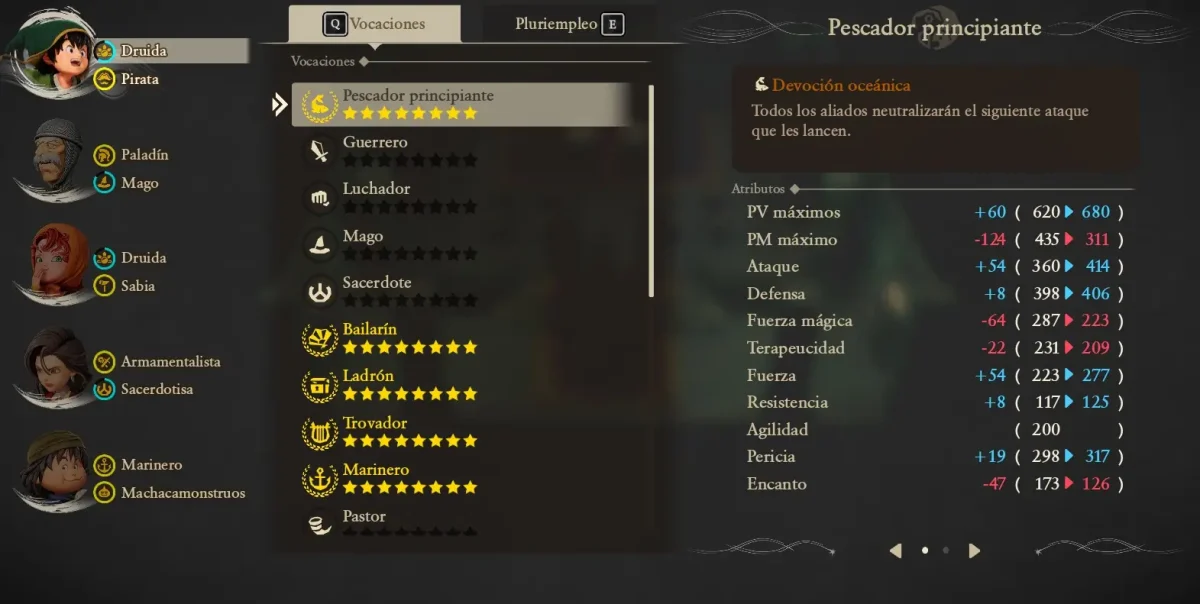The image size is (1200, 604).
Task: Choose the Sacerdote vocation
Action: pos(460,291)
